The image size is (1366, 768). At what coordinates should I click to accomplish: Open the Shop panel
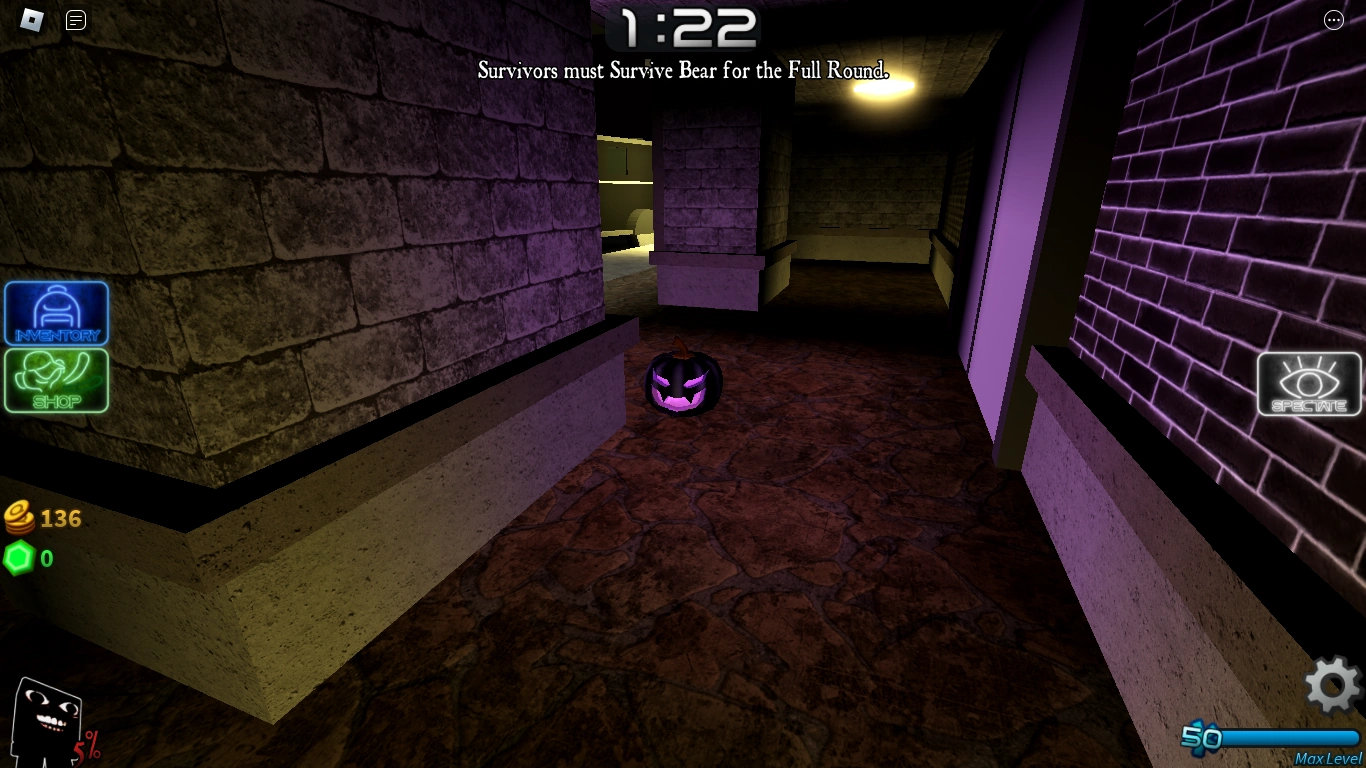pyautogui.click(x=57, y=381)
